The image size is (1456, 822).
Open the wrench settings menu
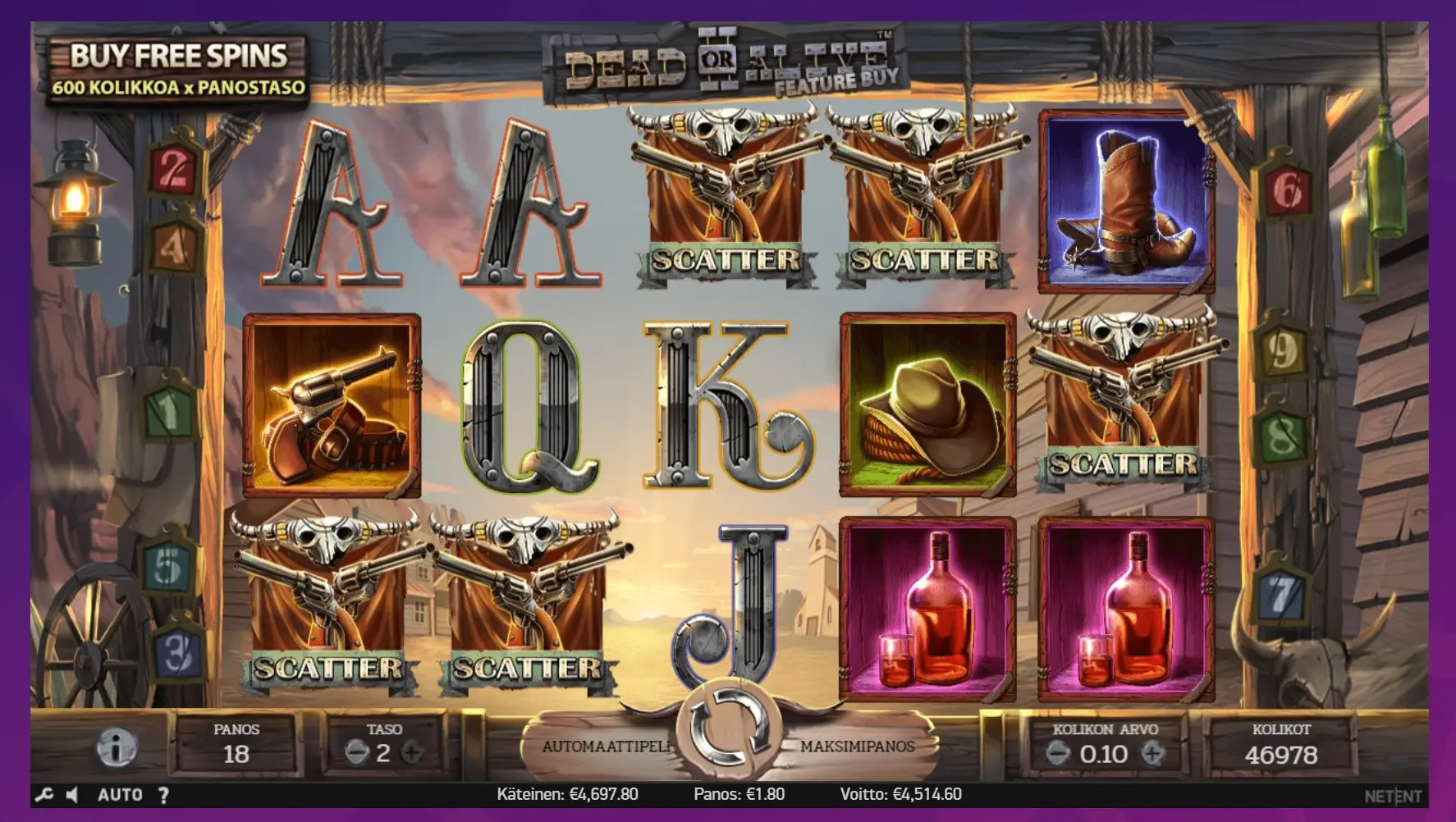pos(44,795)
